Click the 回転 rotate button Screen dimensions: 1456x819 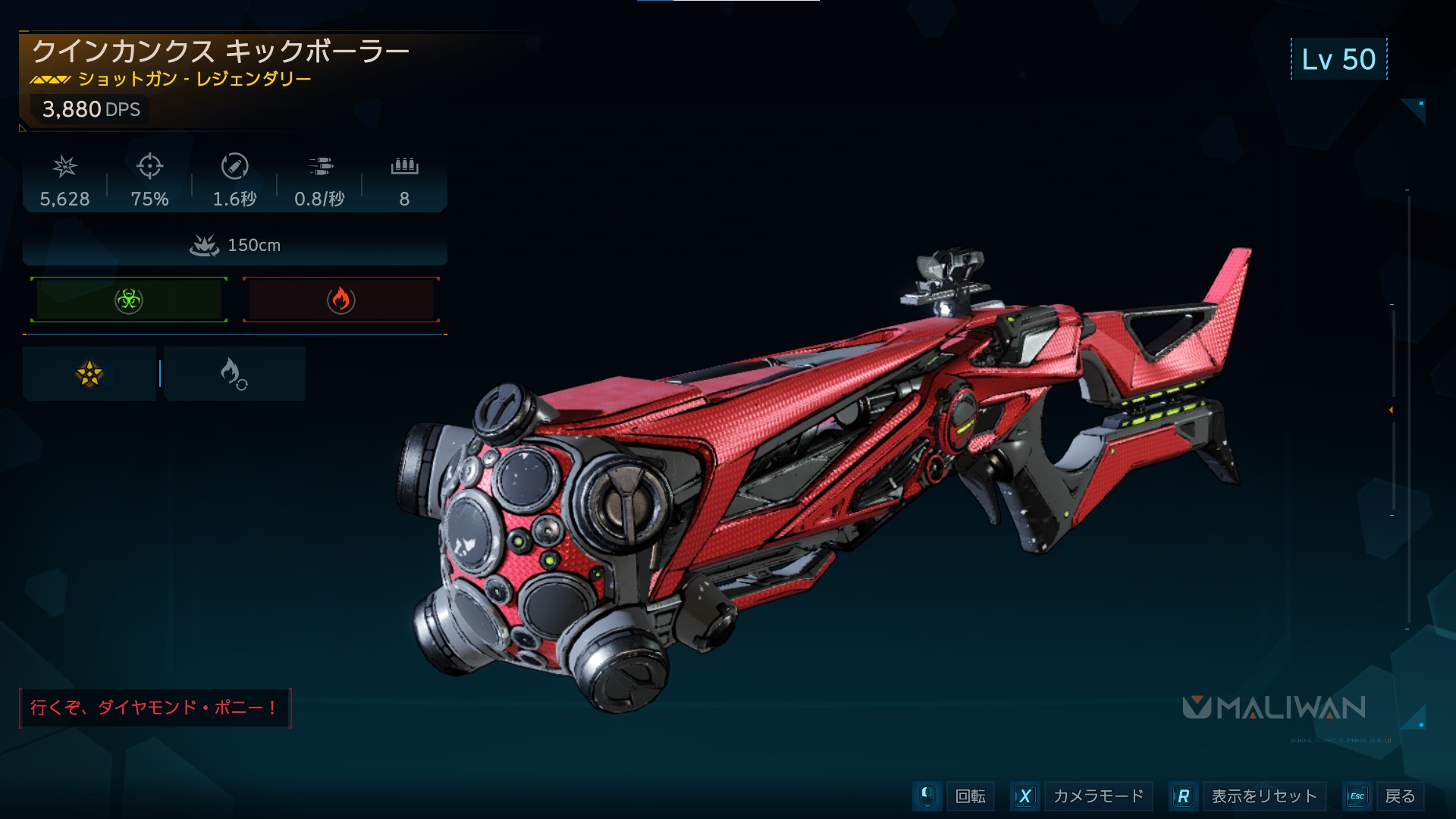[x=970, y=796]
